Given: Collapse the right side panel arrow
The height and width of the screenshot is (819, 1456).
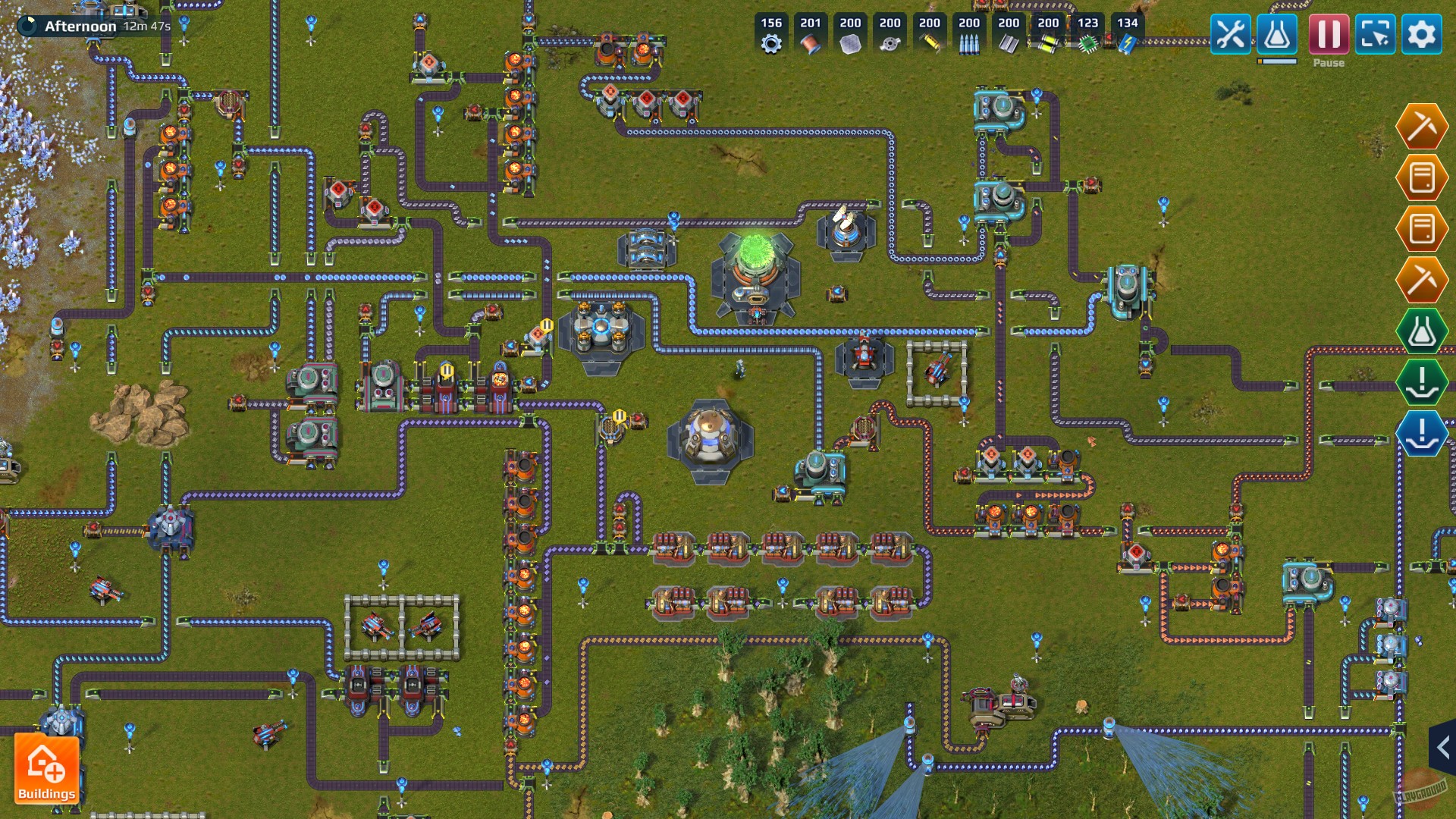Looking at the screenshot, I should coord(1445,747).
